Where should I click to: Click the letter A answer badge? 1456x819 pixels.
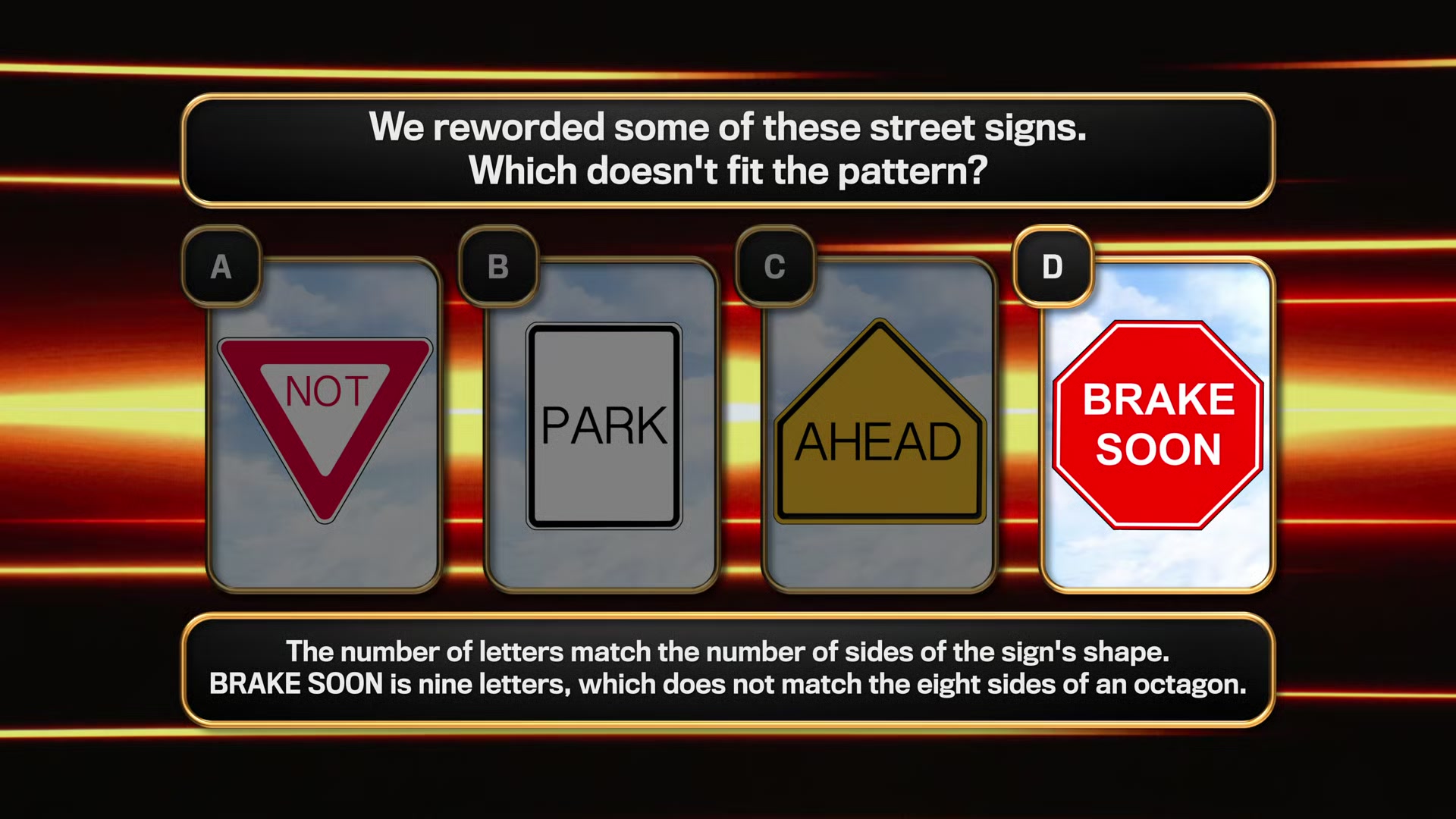click(x=221, y=267)
